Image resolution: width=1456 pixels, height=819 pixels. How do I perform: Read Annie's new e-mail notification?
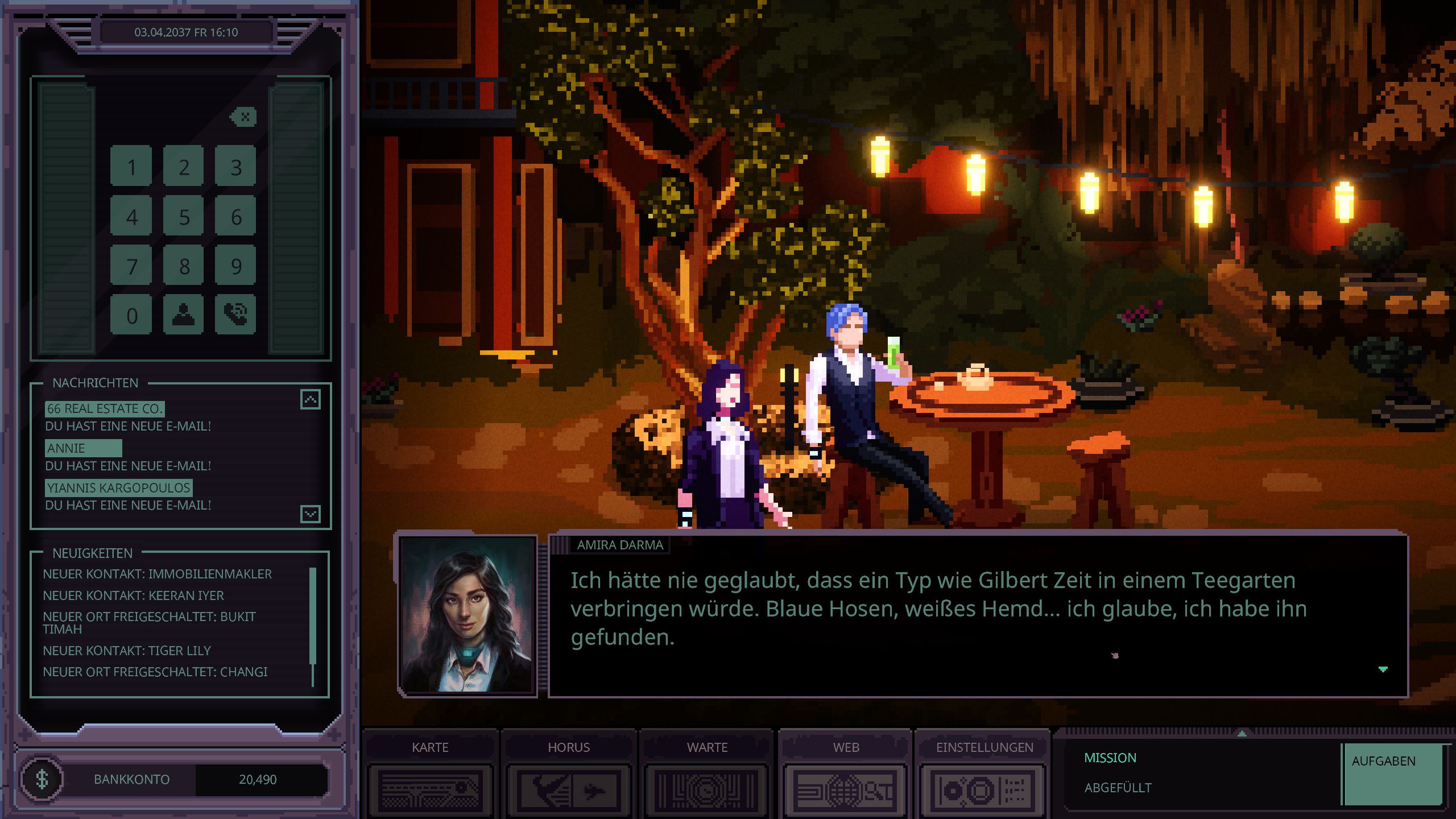point(83,449)
